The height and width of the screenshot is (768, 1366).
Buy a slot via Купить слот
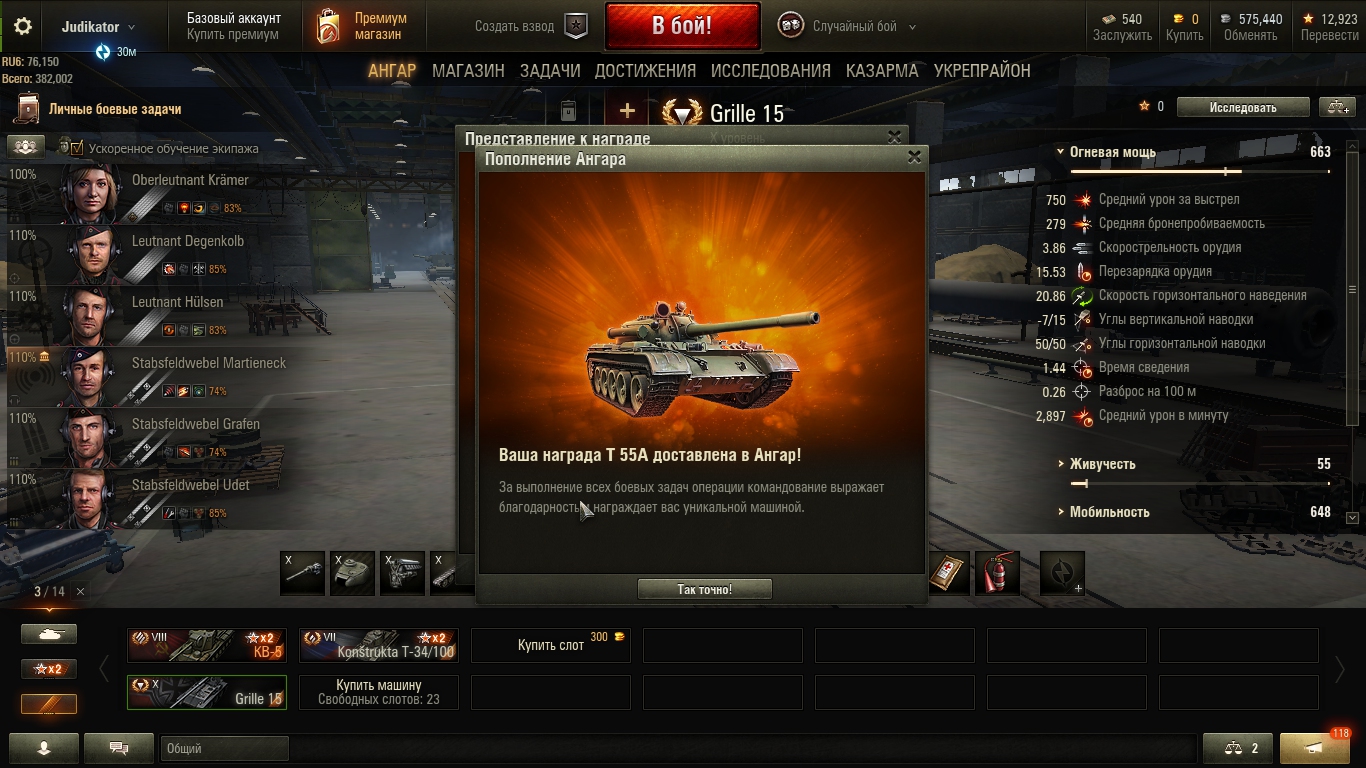tap(551, 645)
